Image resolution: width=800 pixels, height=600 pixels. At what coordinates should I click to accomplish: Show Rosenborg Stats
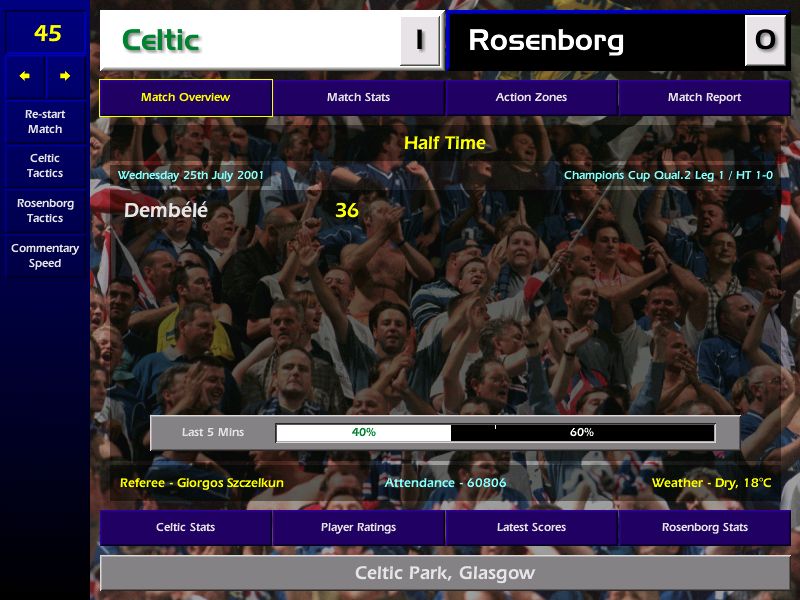pos(704,527)
